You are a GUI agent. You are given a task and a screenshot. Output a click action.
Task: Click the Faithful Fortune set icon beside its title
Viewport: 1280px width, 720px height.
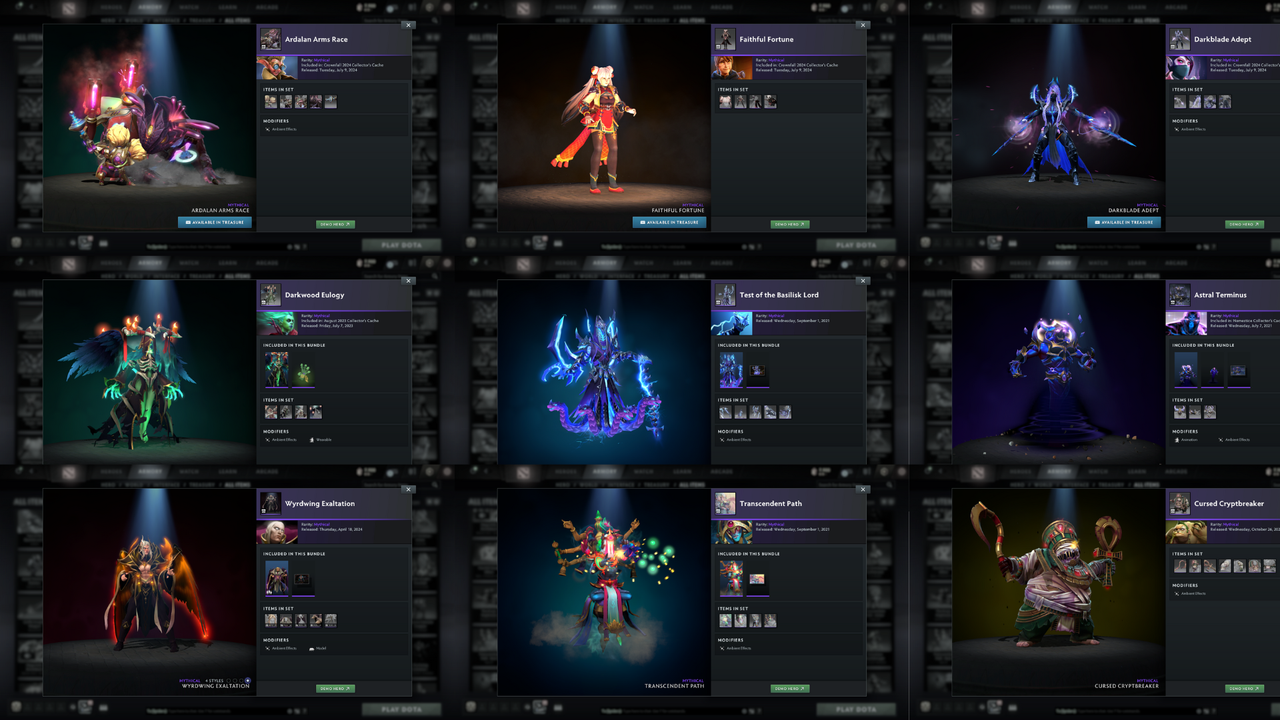pos(725,39)
